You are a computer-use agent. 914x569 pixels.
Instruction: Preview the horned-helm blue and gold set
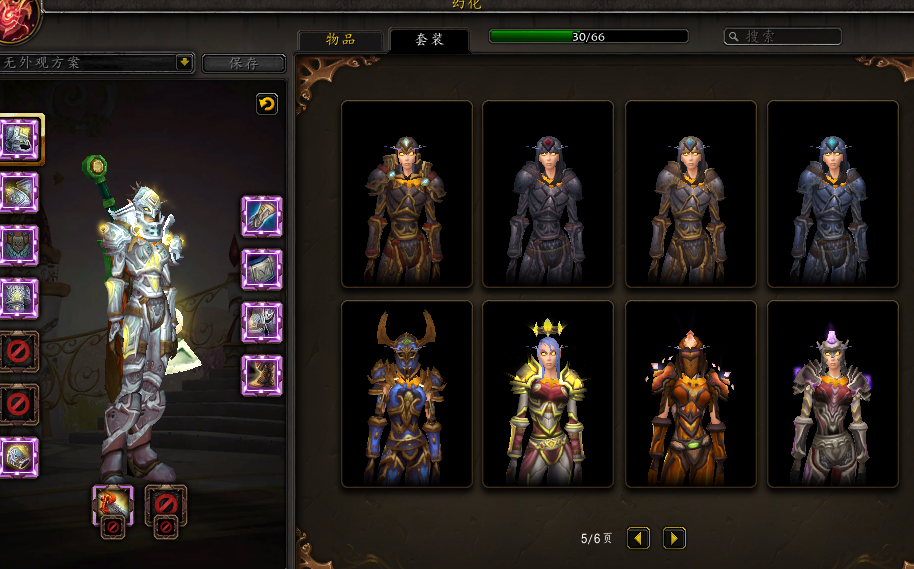coord(407,394)
